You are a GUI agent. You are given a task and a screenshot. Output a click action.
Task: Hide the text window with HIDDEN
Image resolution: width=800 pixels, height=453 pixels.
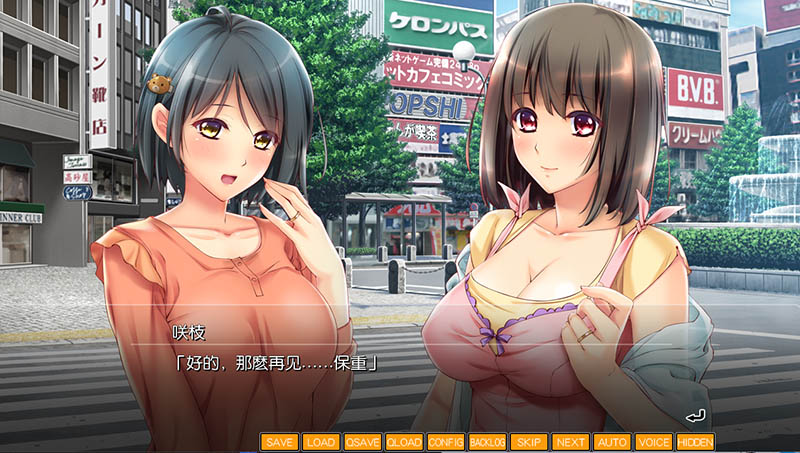(x=695, y=441)
